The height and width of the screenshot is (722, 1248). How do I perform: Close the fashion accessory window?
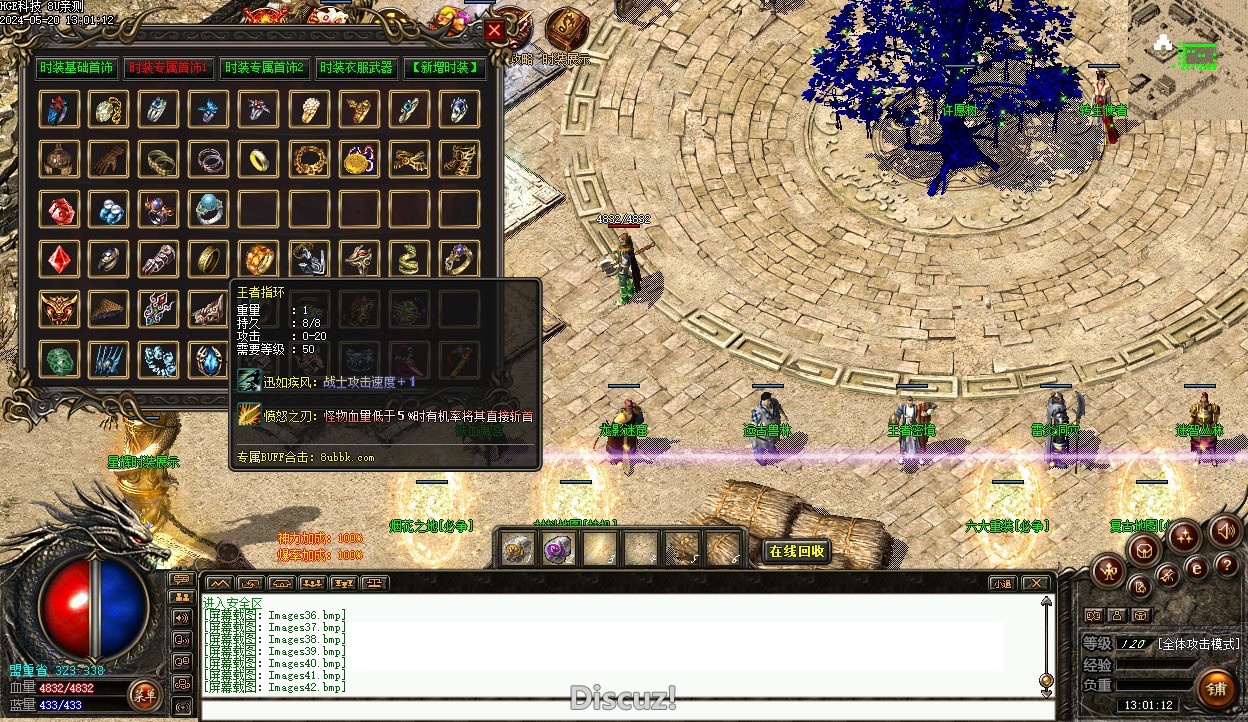click(x=494, y=31)
